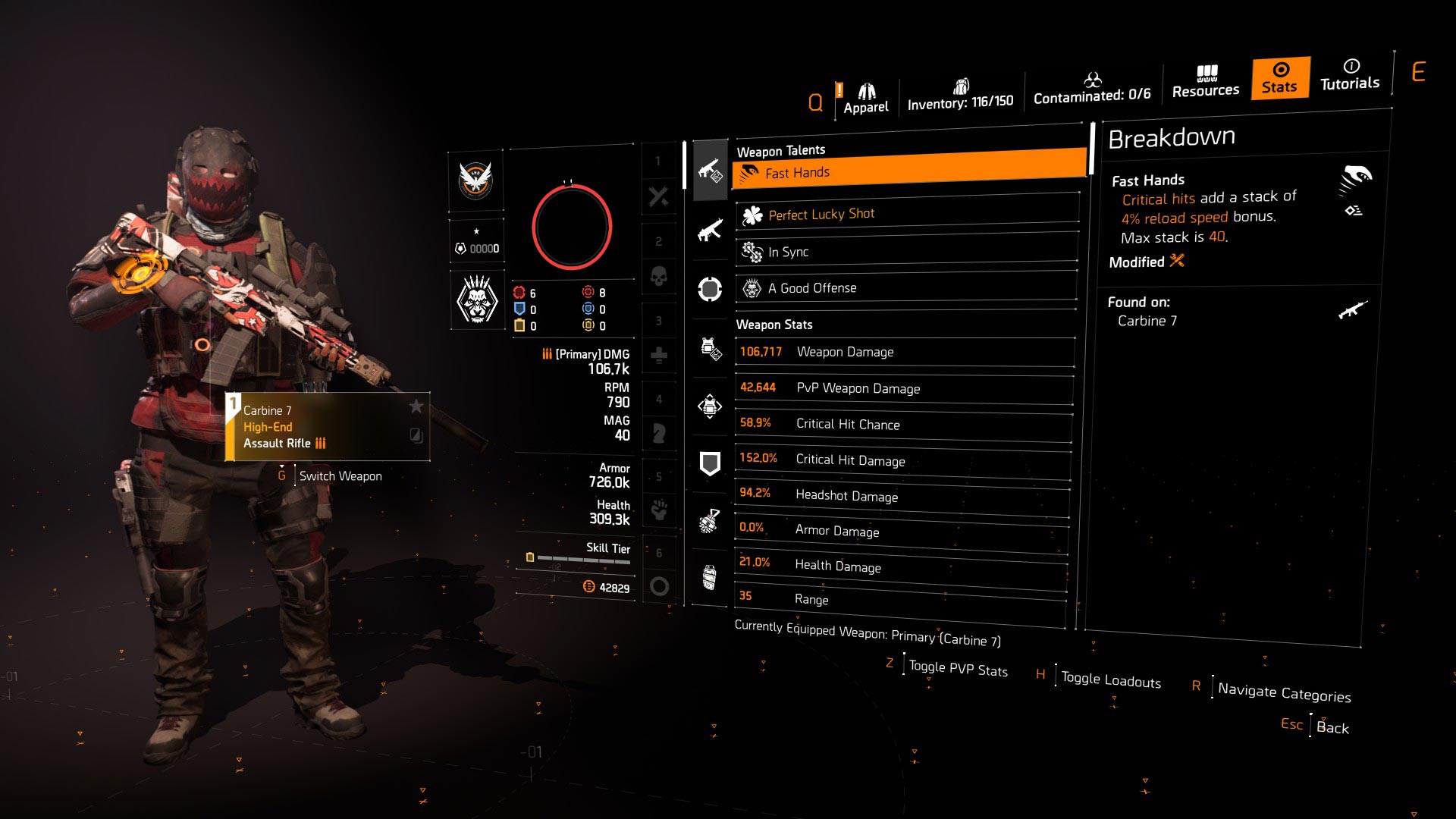Switch to the Stats tab

1279,78
